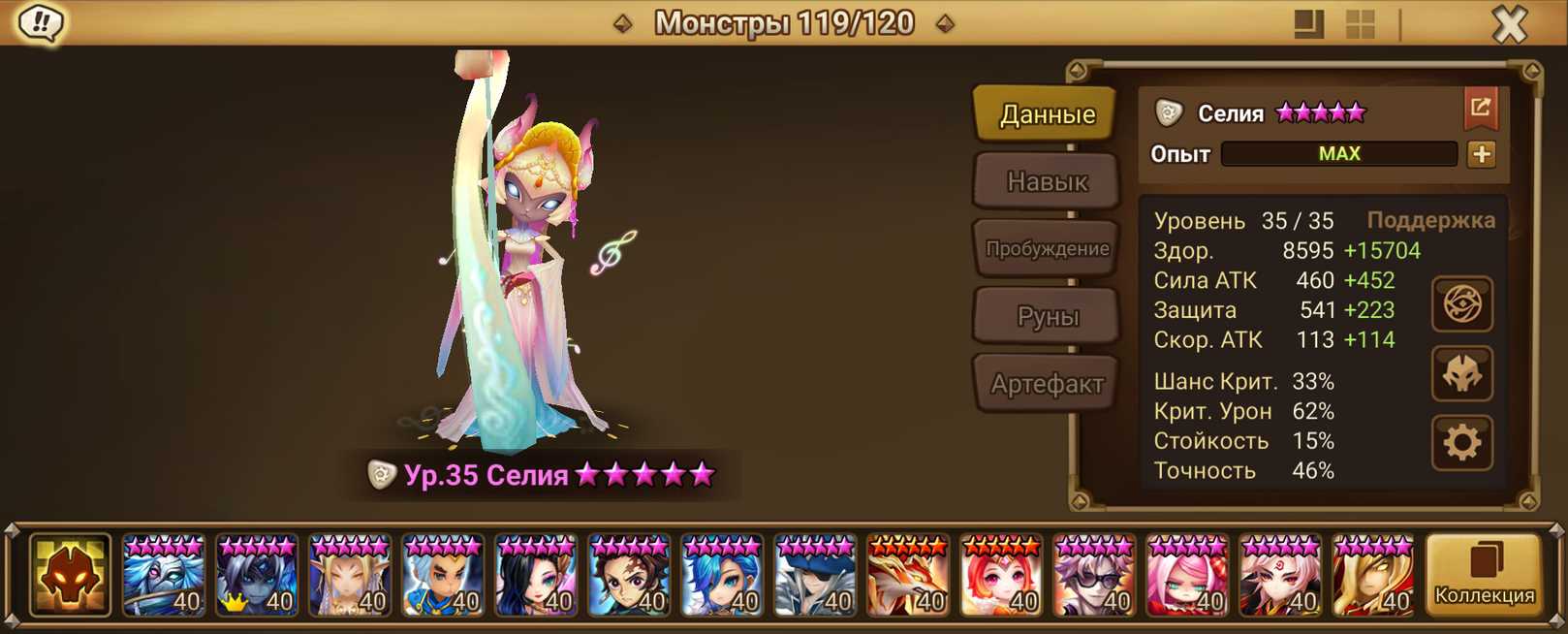Image resolution: width=1568 pixels, height=634 pixels.
Task: Go to the Артефакт tab
Action: coord(1047,384)
